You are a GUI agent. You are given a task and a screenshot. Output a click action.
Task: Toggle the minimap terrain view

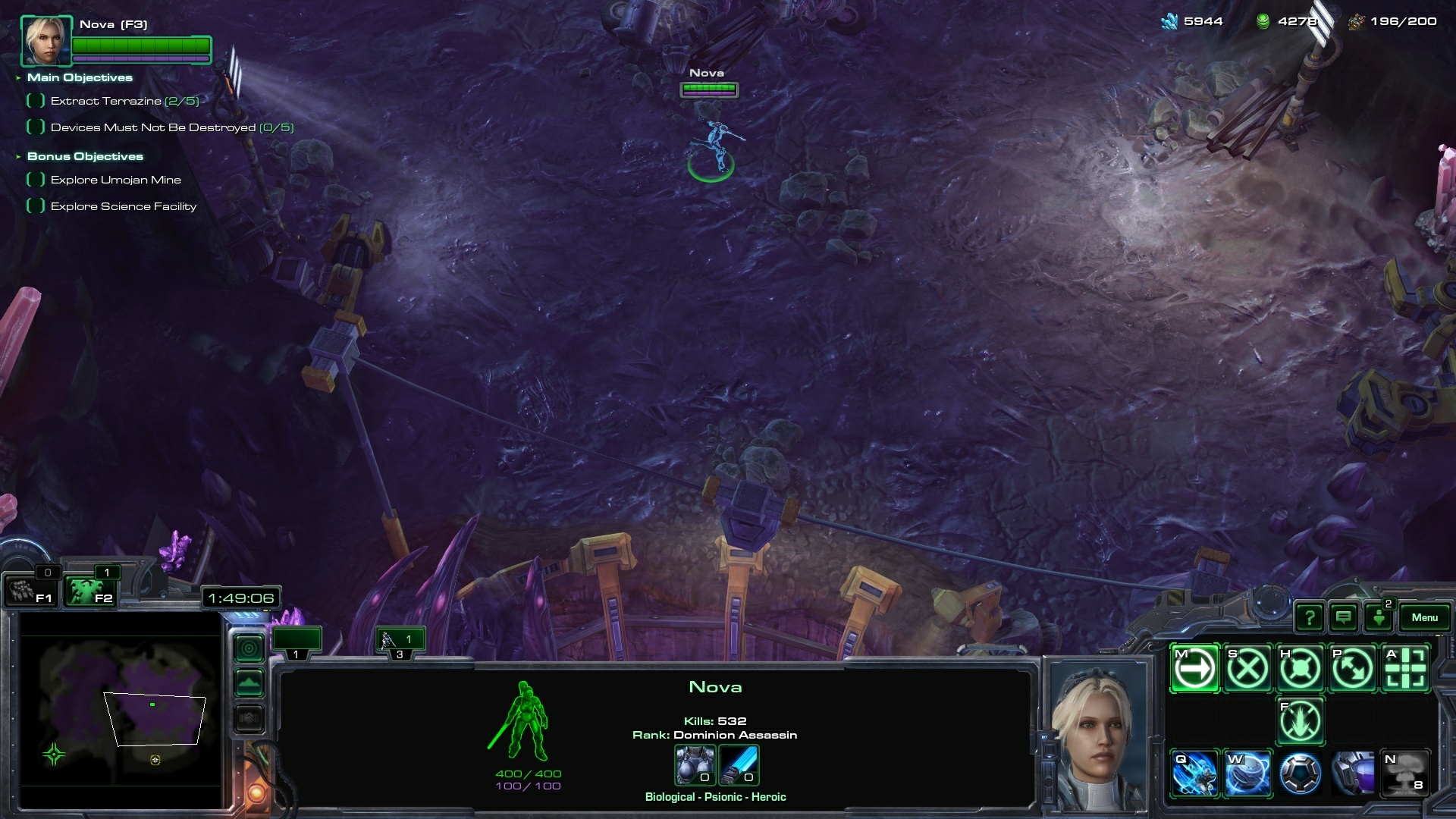click(249, 682)
